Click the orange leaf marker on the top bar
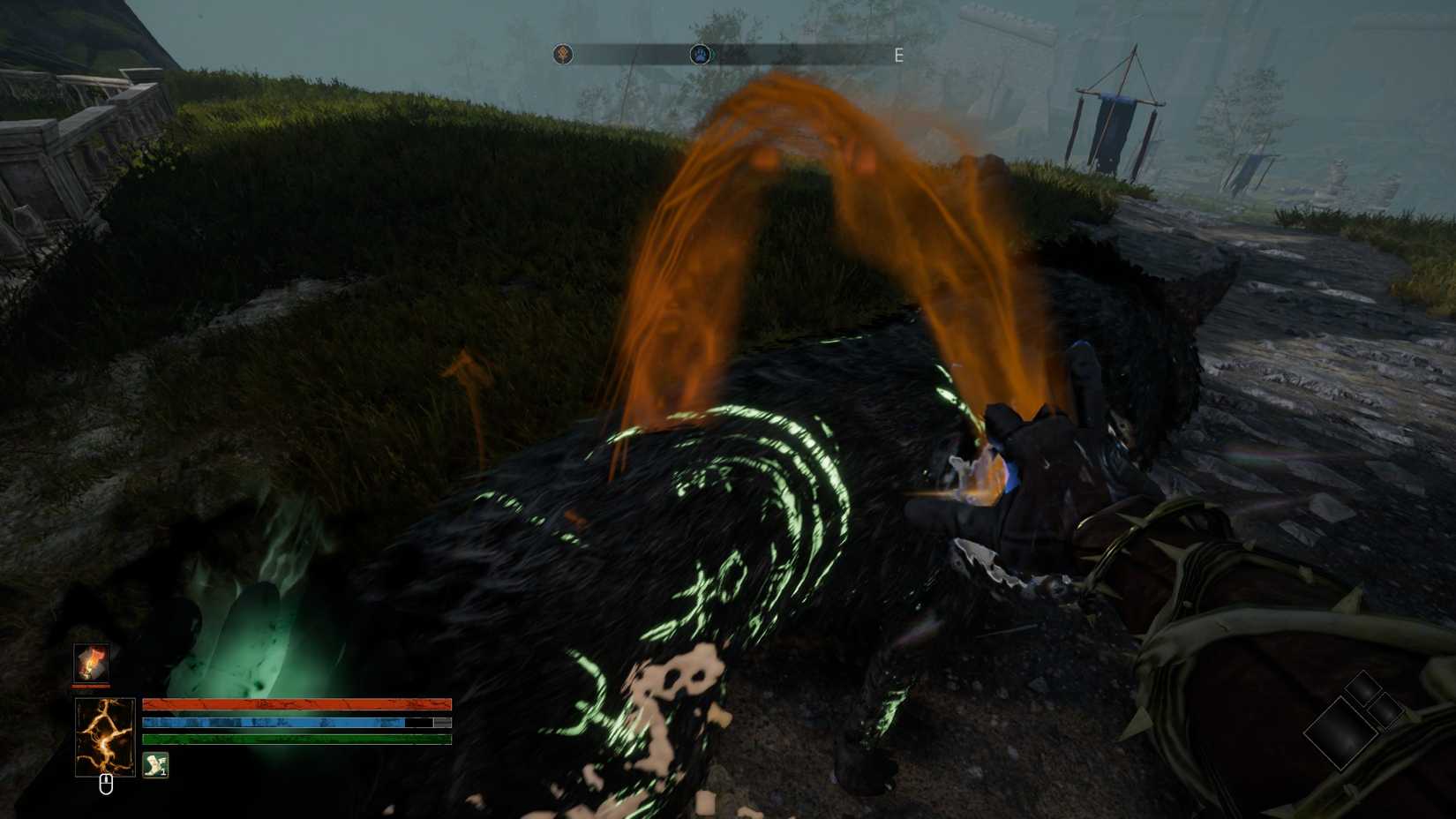 pyautogui.click(x=563, y=54)
